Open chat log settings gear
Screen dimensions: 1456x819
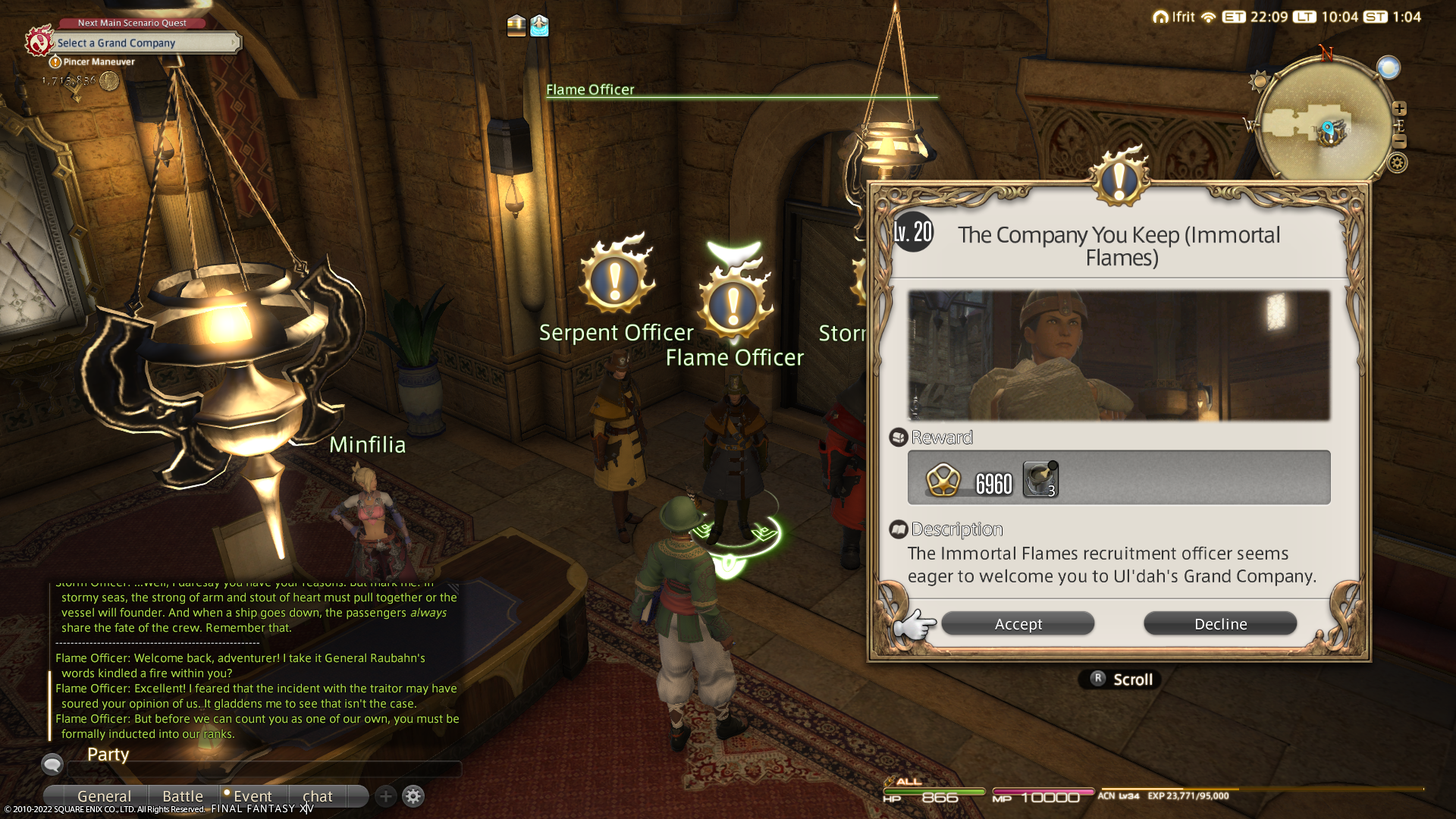[413, 796]
